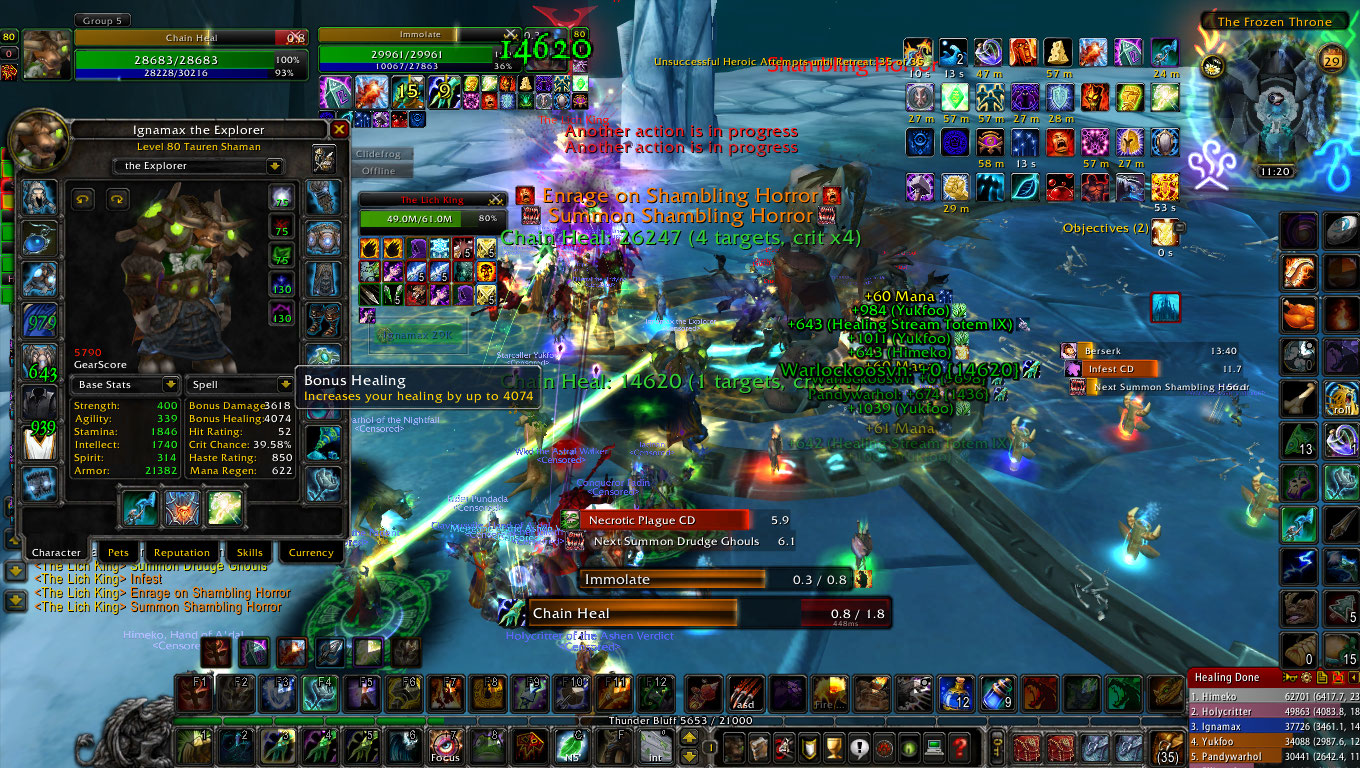Switch to the Currency tab

tap(310, 552)
